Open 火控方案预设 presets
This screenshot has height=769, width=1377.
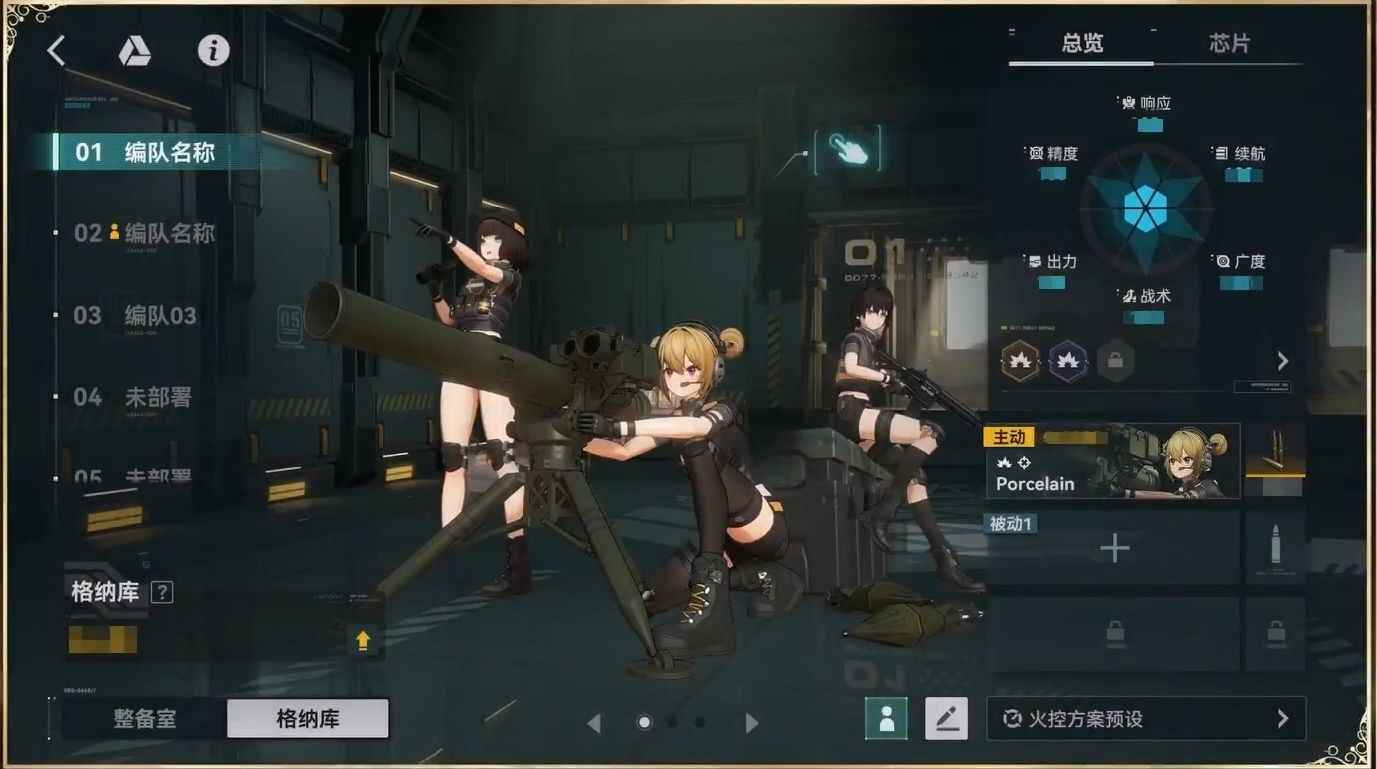(1146, 719)
